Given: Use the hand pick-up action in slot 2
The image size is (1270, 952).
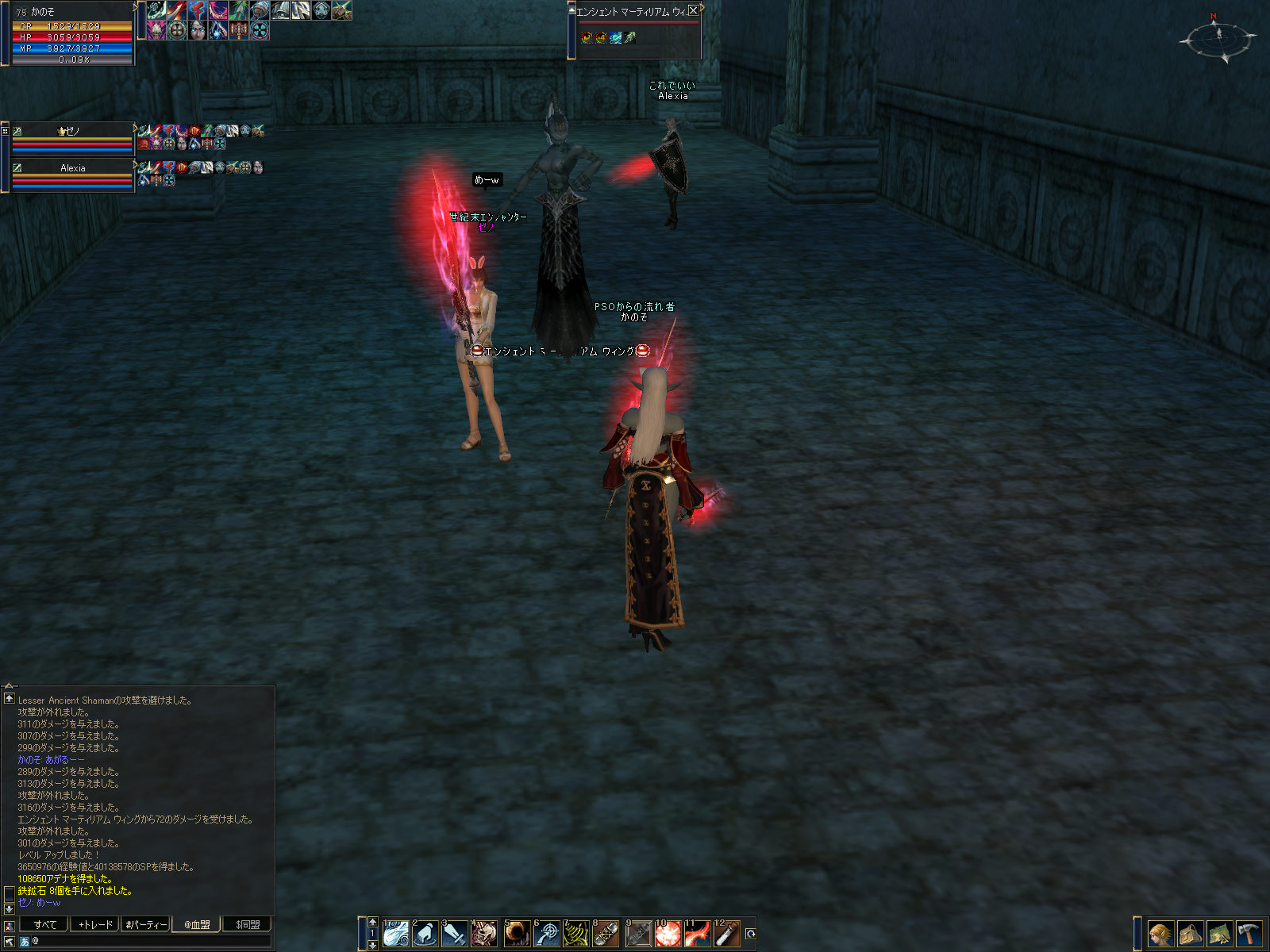Looking at the screenshot, I should 425,934.
